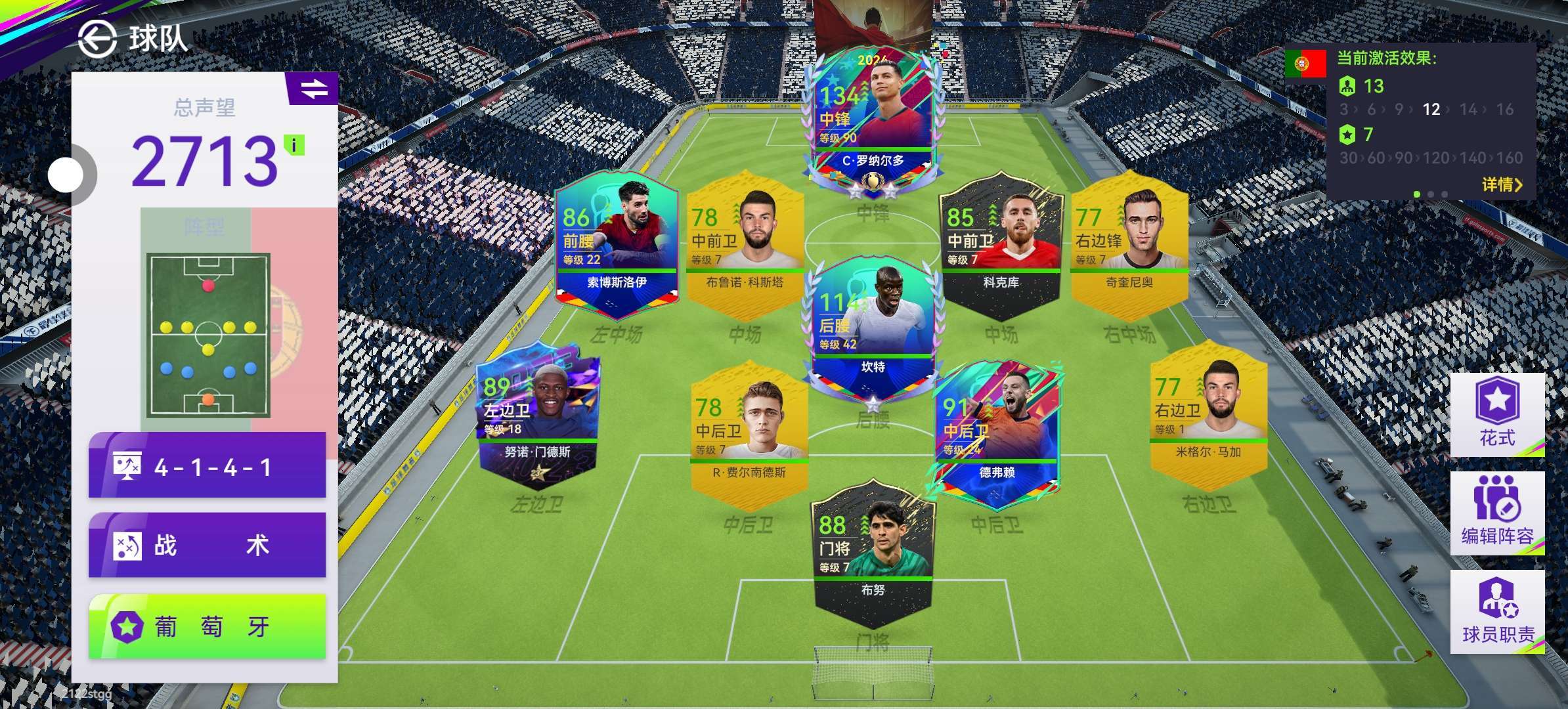
Task: Toggle the swap arrows on reputation panel
Action: point(313,89)
